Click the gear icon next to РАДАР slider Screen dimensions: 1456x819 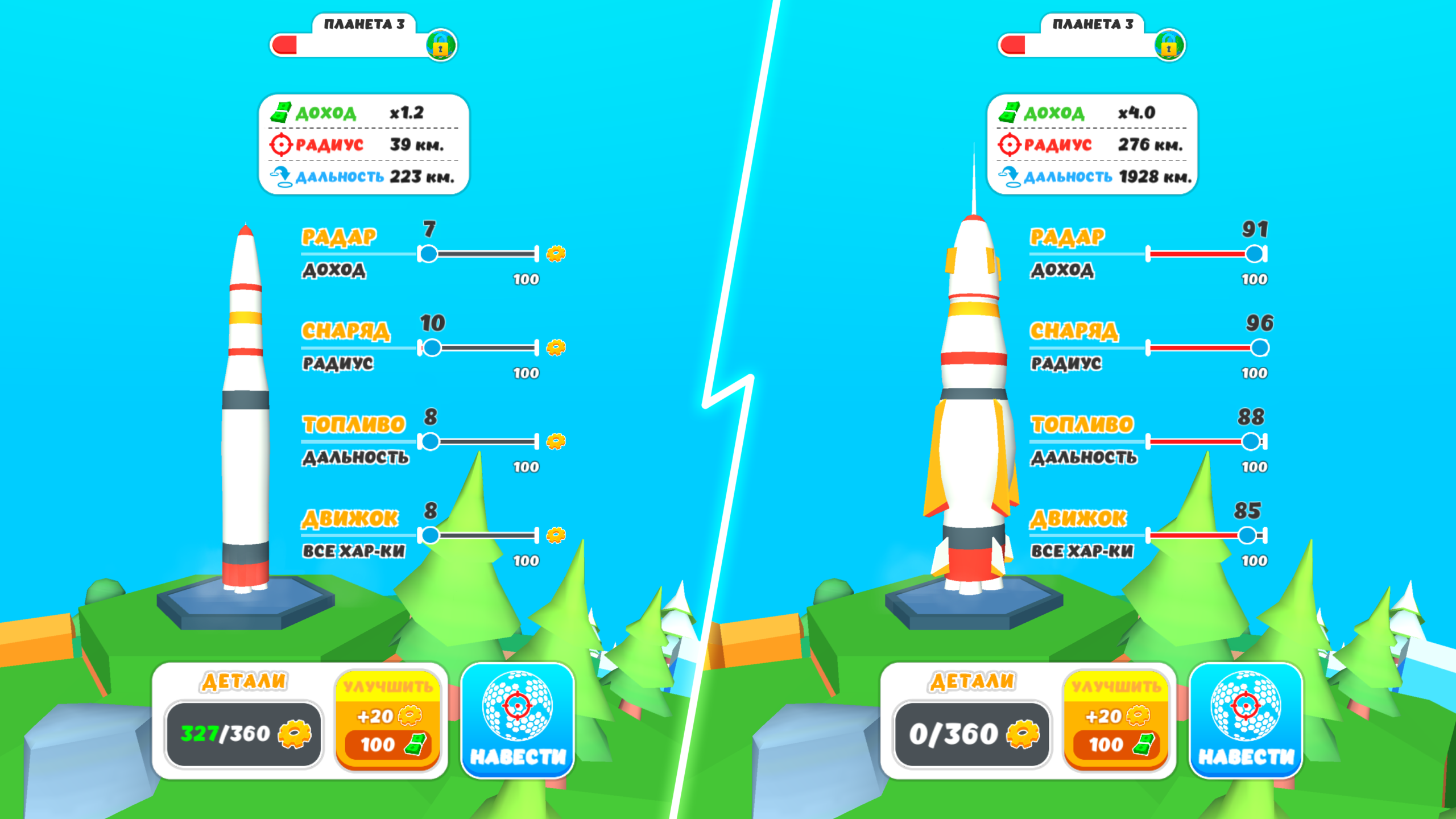556,253
